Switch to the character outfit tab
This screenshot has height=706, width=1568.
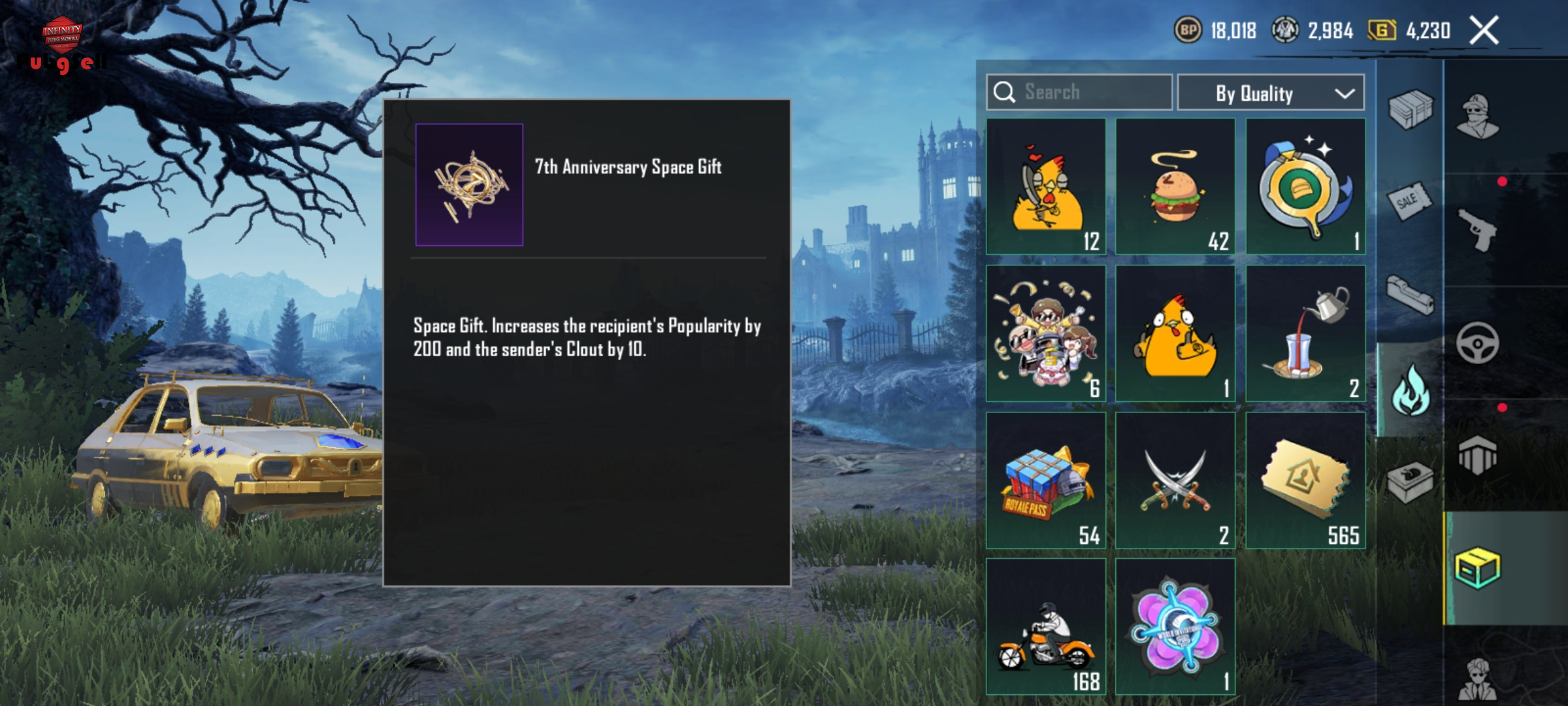tap(1478, 118)
